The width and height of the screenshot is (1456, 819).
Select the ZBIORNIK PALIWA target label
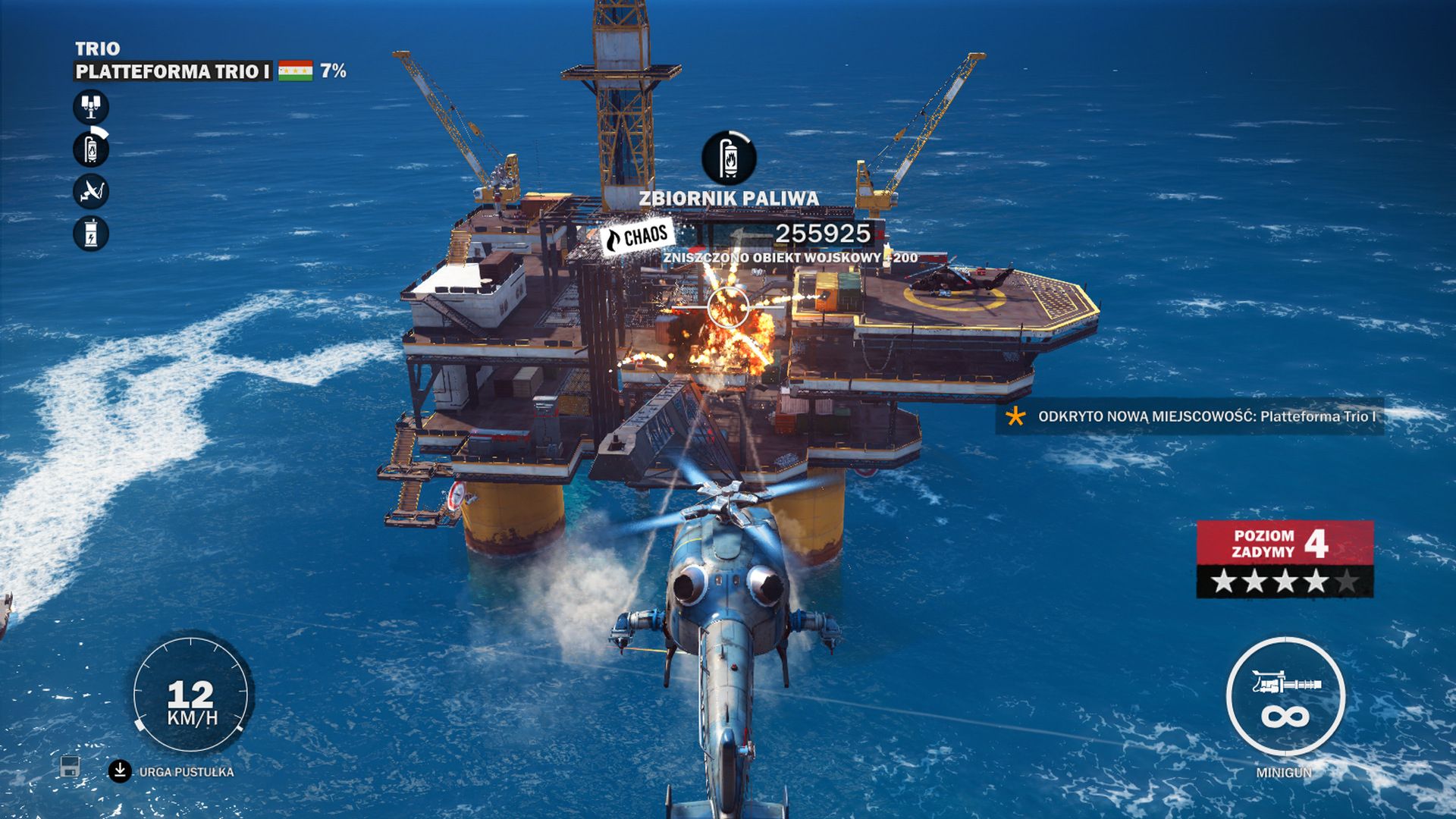[x=728, y=199]
